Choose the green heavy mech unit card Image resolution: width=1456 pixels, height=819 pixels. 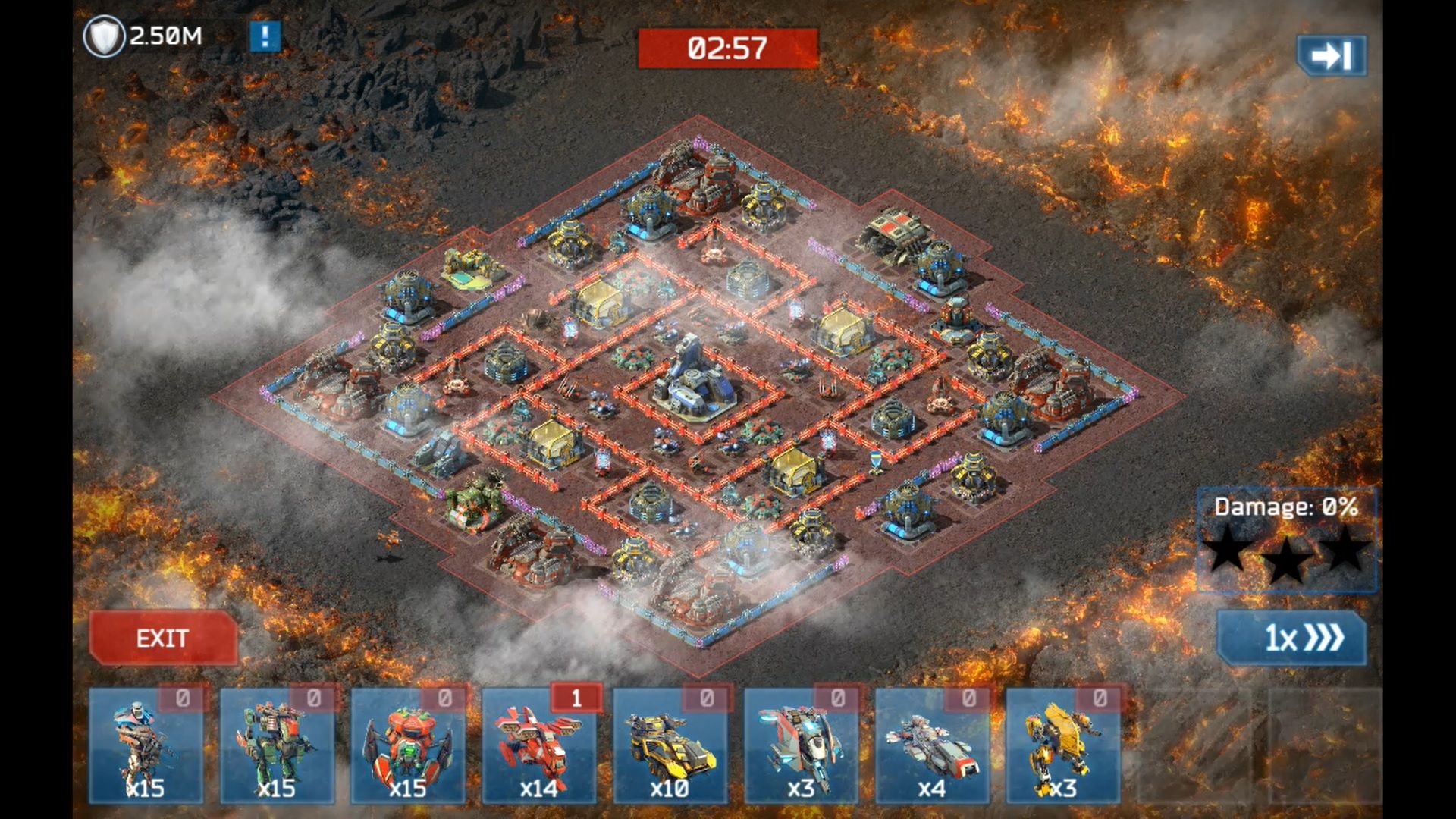click(x=277, y=745)
